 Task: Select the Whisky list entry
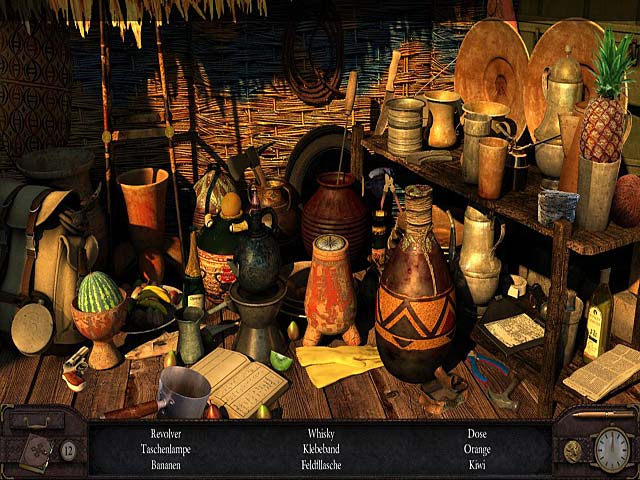[321, 434]
